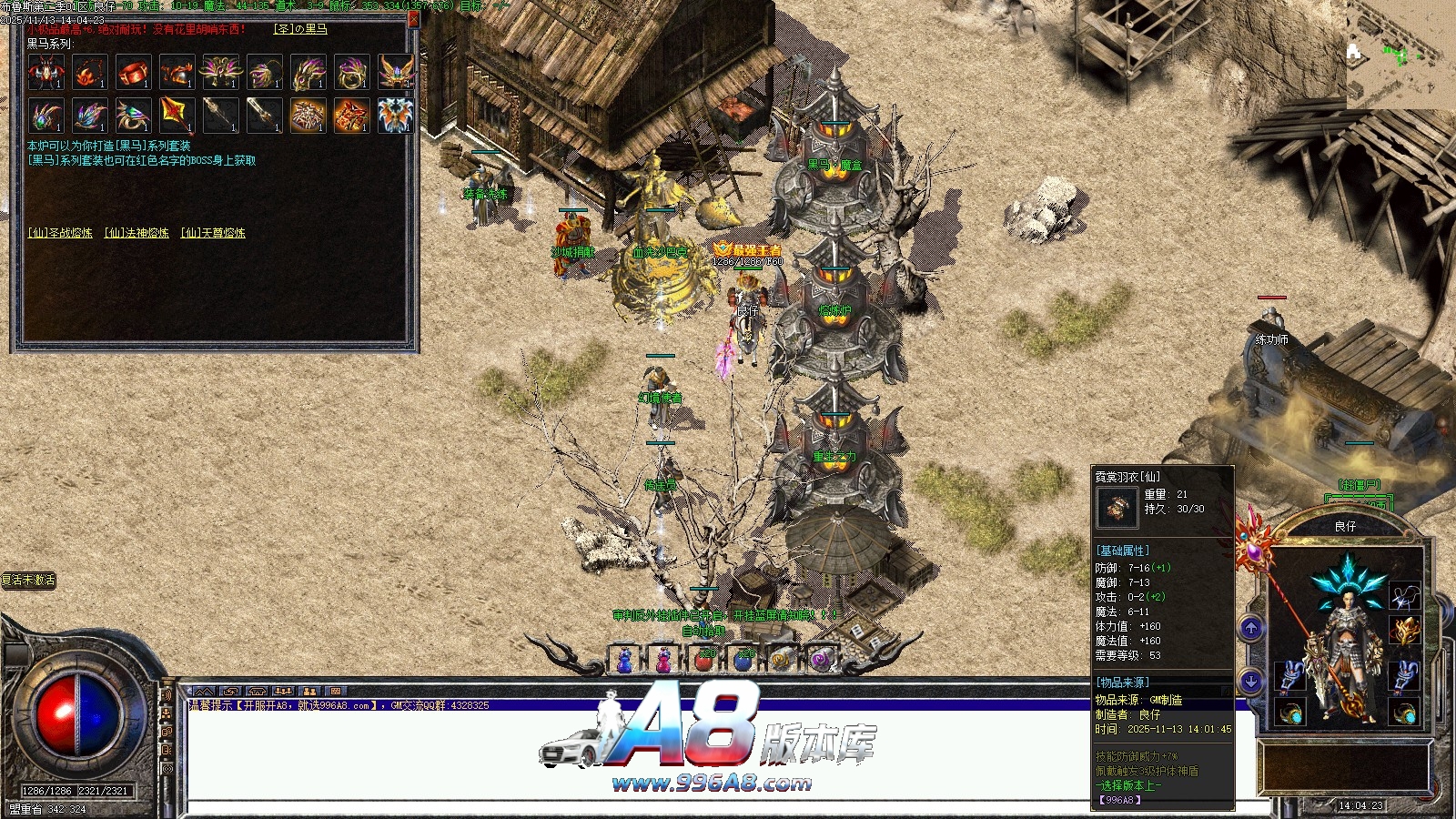Viewport: 1456px width, 819px height.
Task: Select the lightning necklace equipment slot
Action: [x=1404, y=596]
